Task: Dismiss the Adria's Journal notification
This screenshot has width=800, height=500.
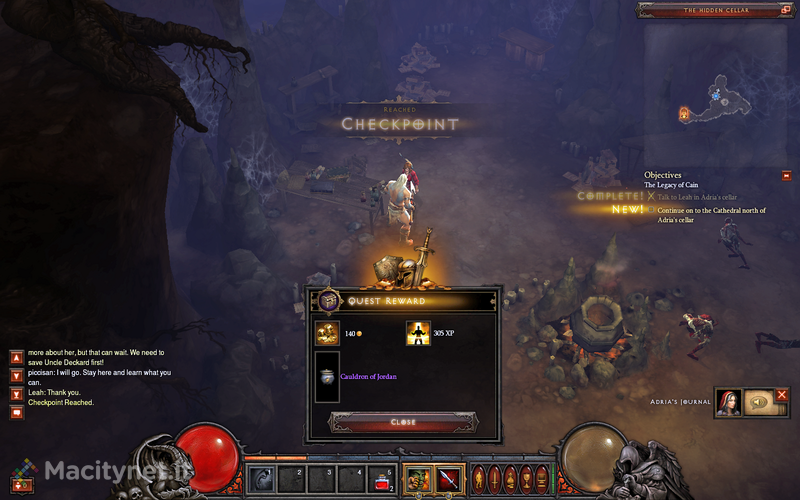Action: click(782, 395)
